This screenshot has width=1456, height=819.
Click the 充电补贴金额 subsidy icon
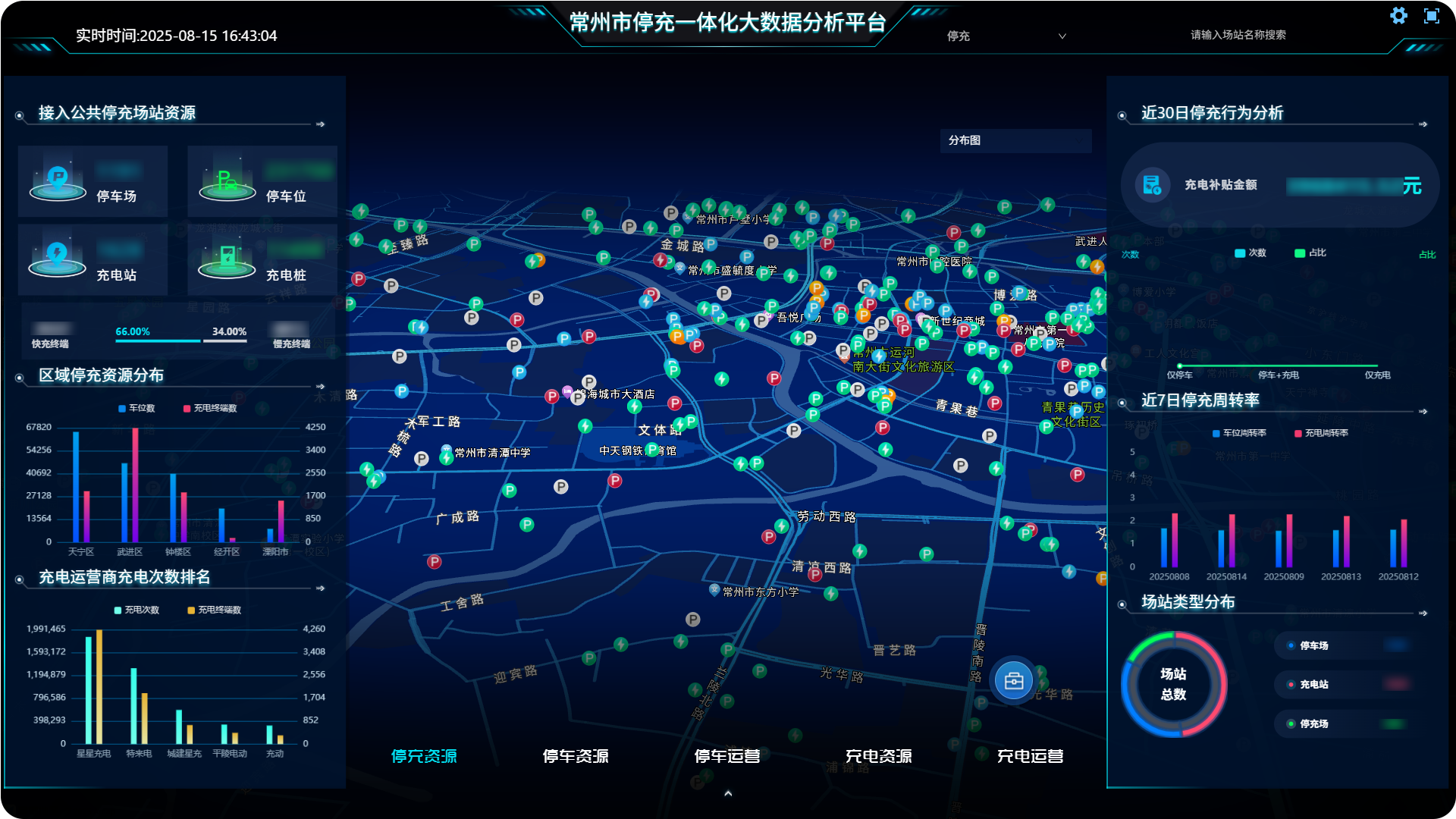[1151, 185]
